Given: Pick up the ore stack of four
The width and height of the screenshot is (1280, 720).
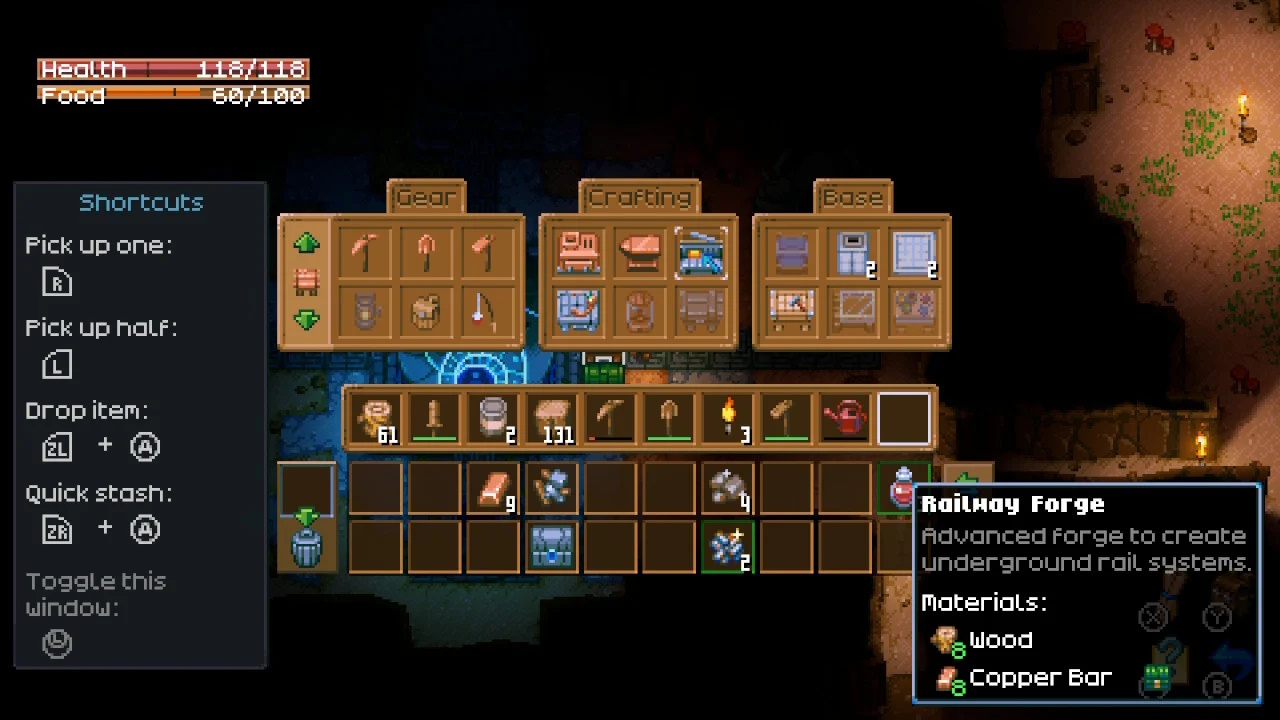Looking at the screenshot, I should coord(728,489).
